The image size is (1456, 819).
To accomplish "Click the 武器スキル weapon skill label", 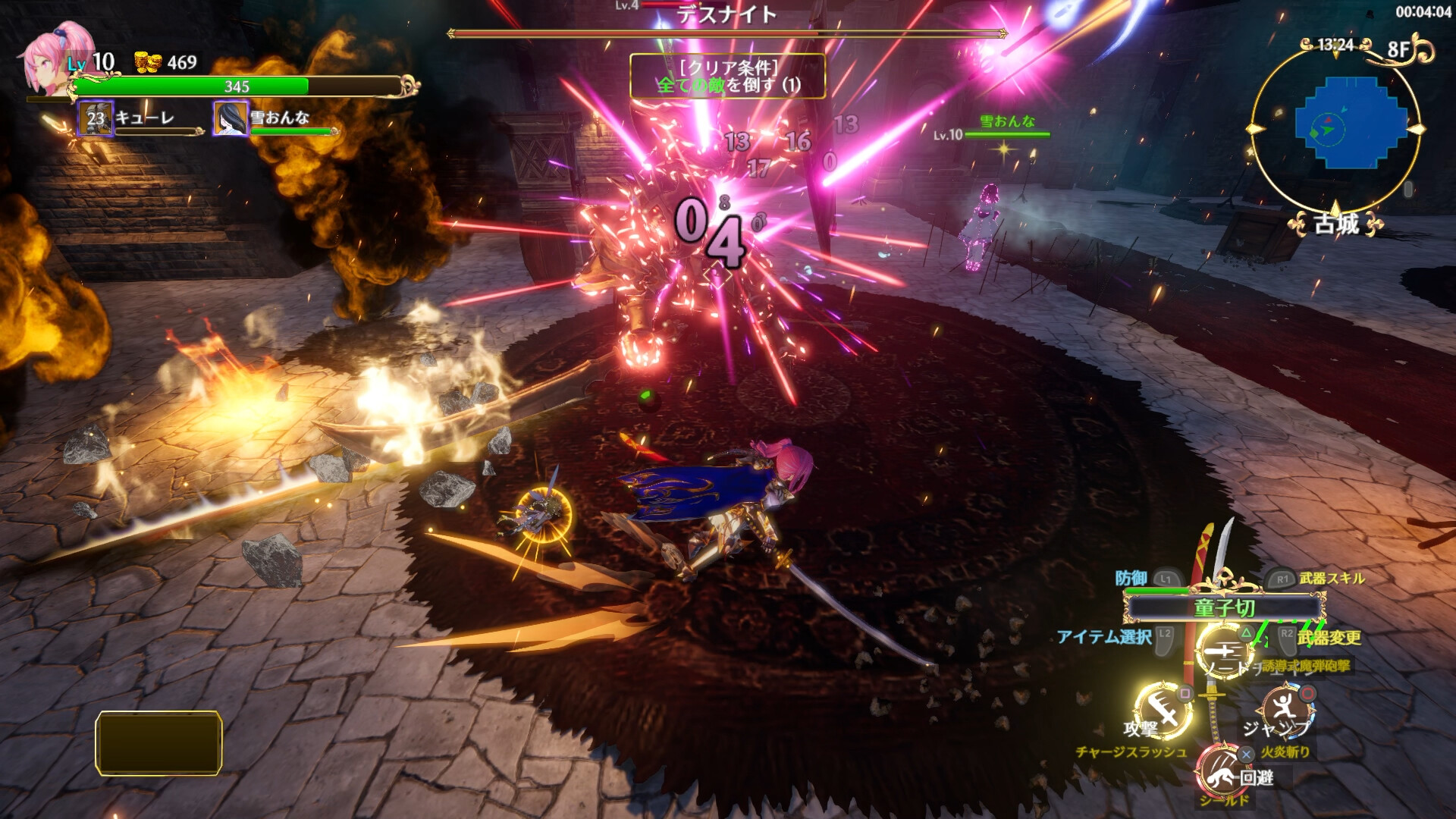I will [1332, 579].
